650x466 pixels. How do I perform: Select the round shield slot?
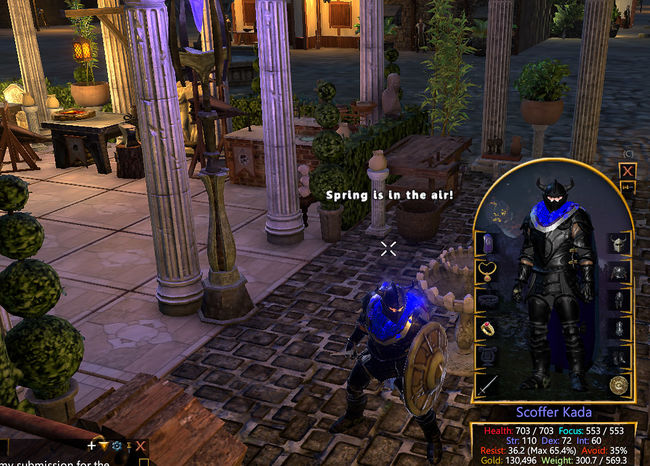pos(618,384)
